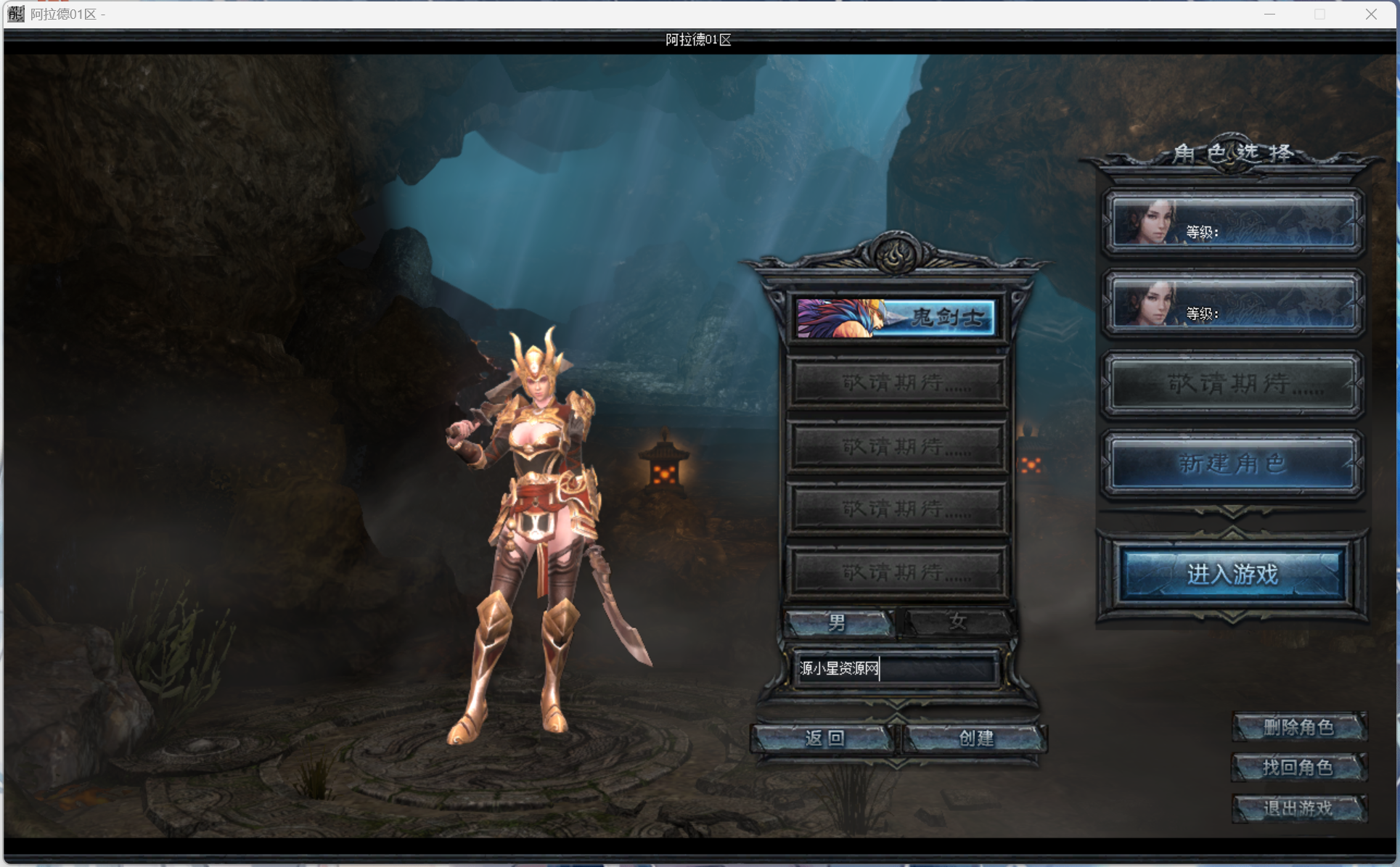
Task: Confirm with the 创建 button
Action: pyautogui.click(x=975, y=738)
